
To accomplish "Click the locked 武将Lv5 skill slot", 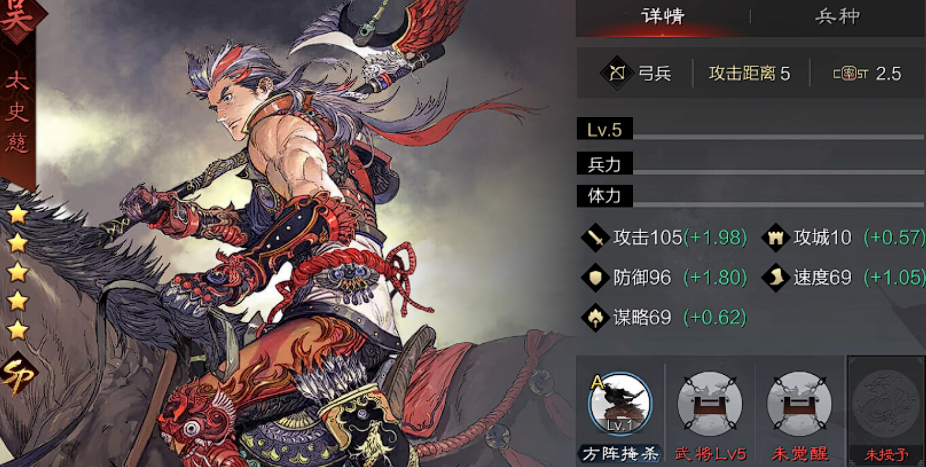I will pos(709,405).
